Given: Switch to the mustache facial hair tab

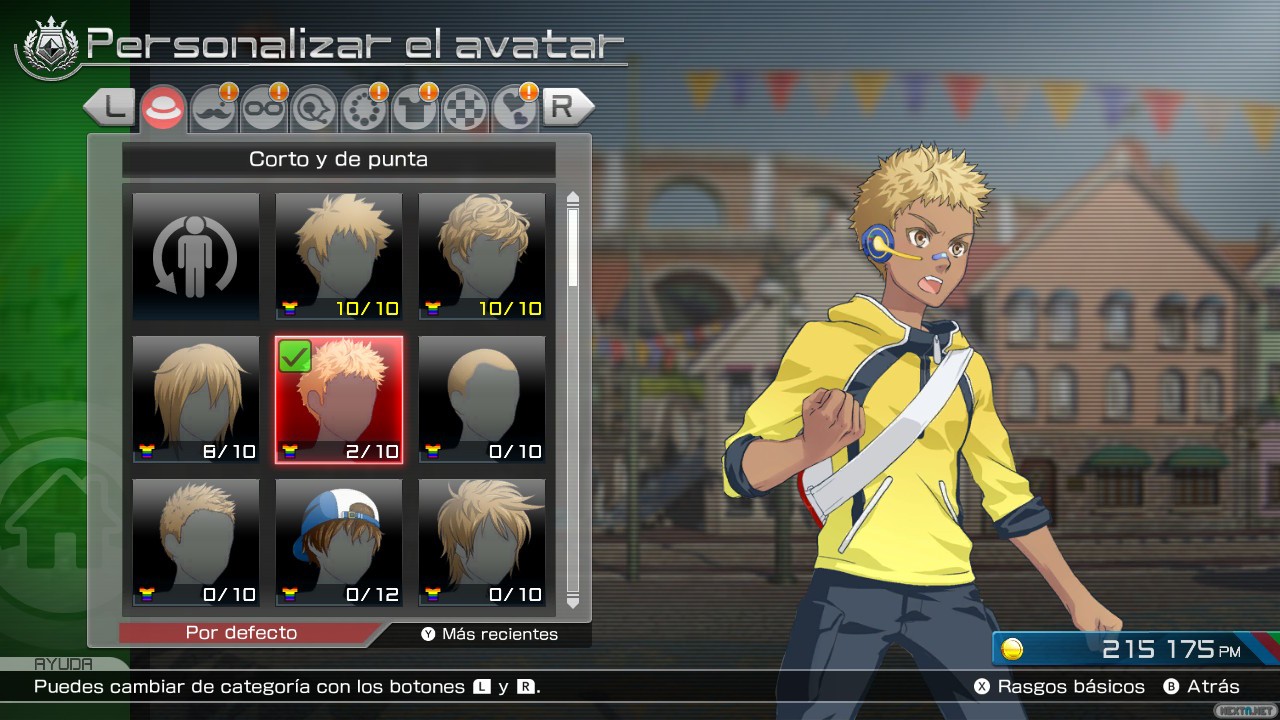Looking at the screenshot, I should click(213, 109).
